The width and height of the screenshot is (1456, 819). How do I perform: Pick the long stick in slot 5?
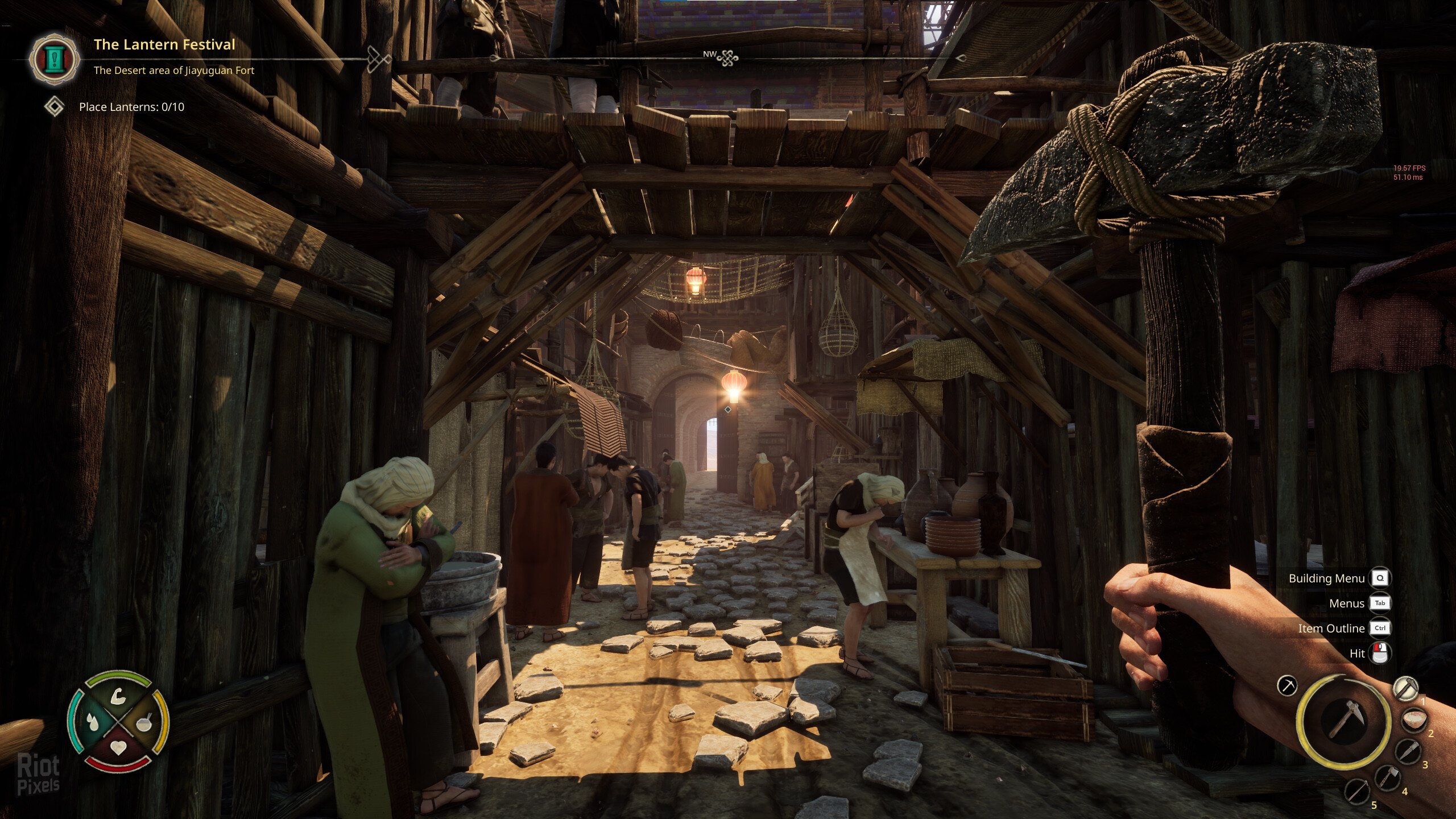tap(1358, 792)
